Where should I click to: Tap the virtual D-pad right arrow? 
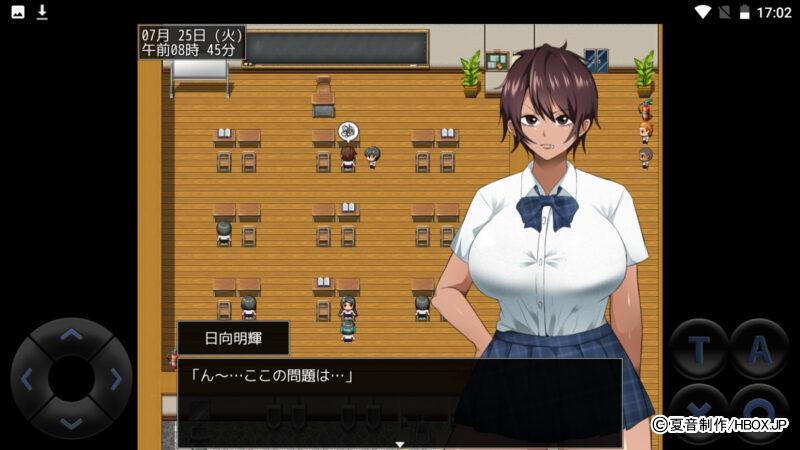[x=115, y=379]
